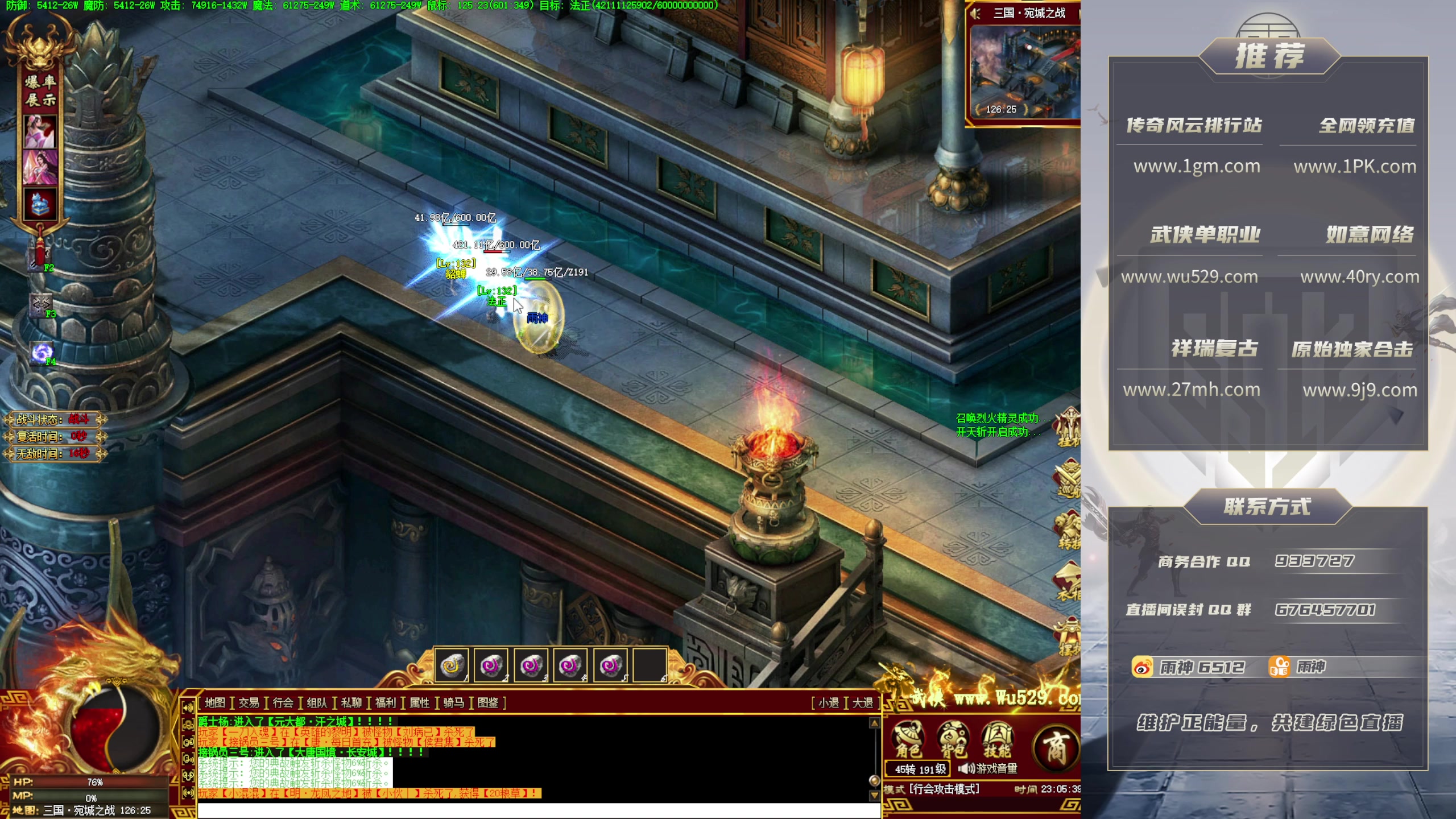Screen dimensions: 1456x819
Task: Open the 商 shop button
Action: 1056,746
